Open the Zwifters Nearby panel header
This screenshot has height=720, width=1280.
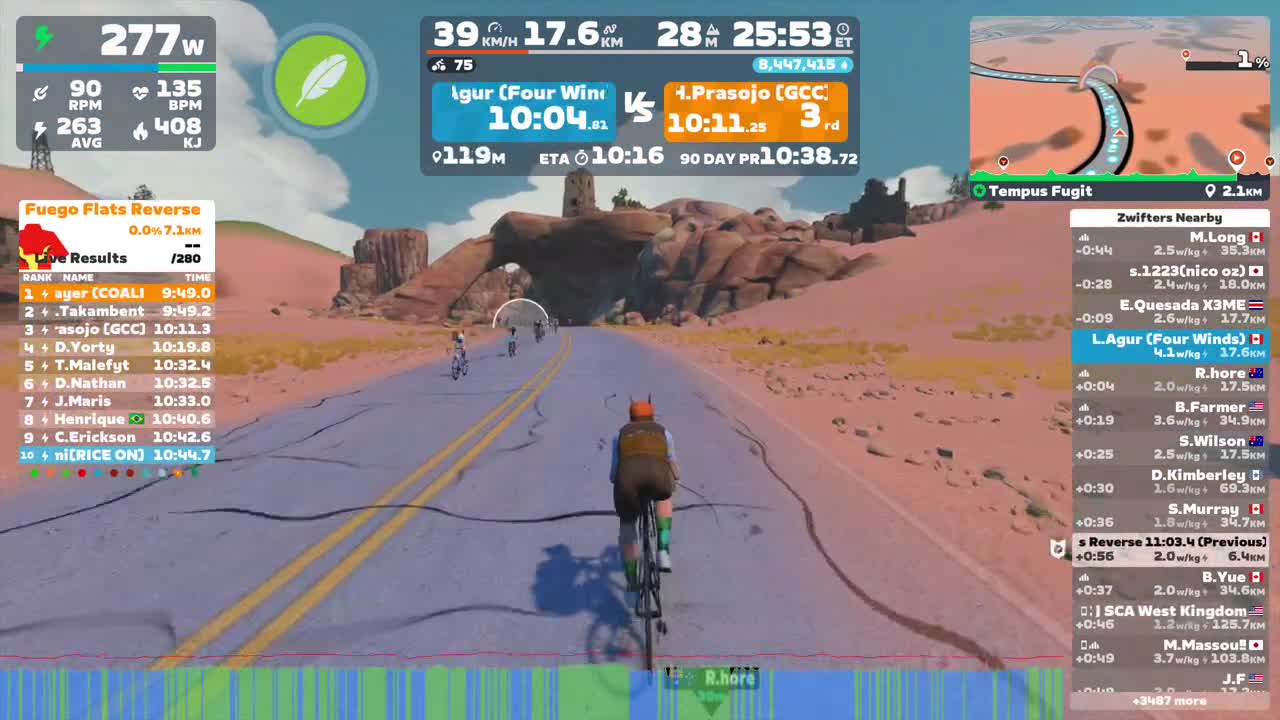1170,217
